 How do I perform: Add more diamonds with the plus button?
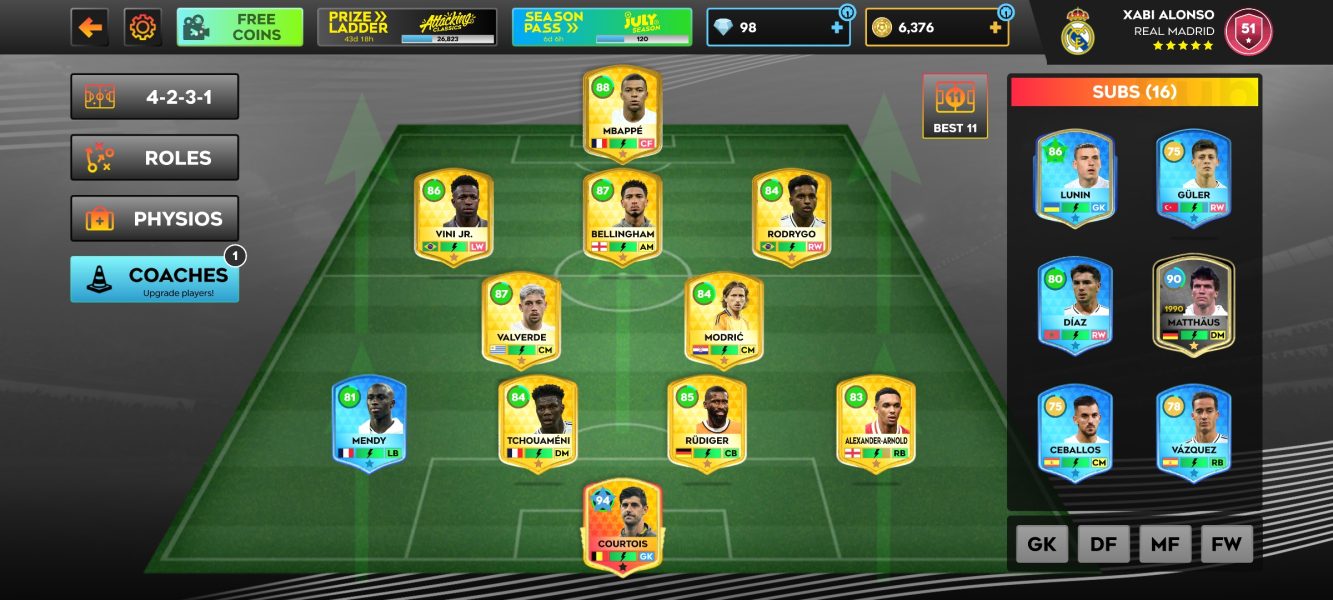(x=837, y=28)
